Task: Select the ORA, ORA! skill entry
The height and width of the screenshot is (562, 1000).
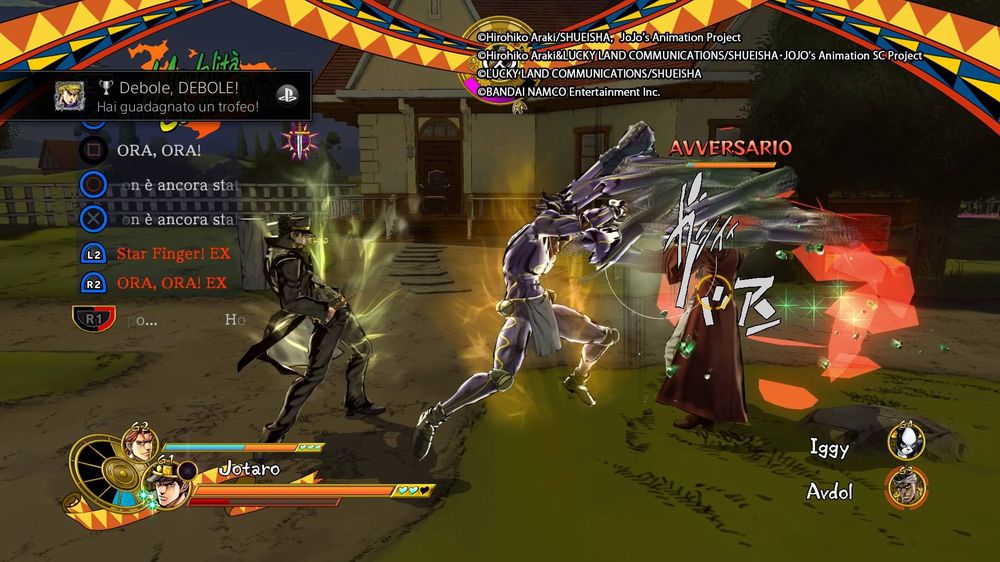Action: click(x=158, y=150)
